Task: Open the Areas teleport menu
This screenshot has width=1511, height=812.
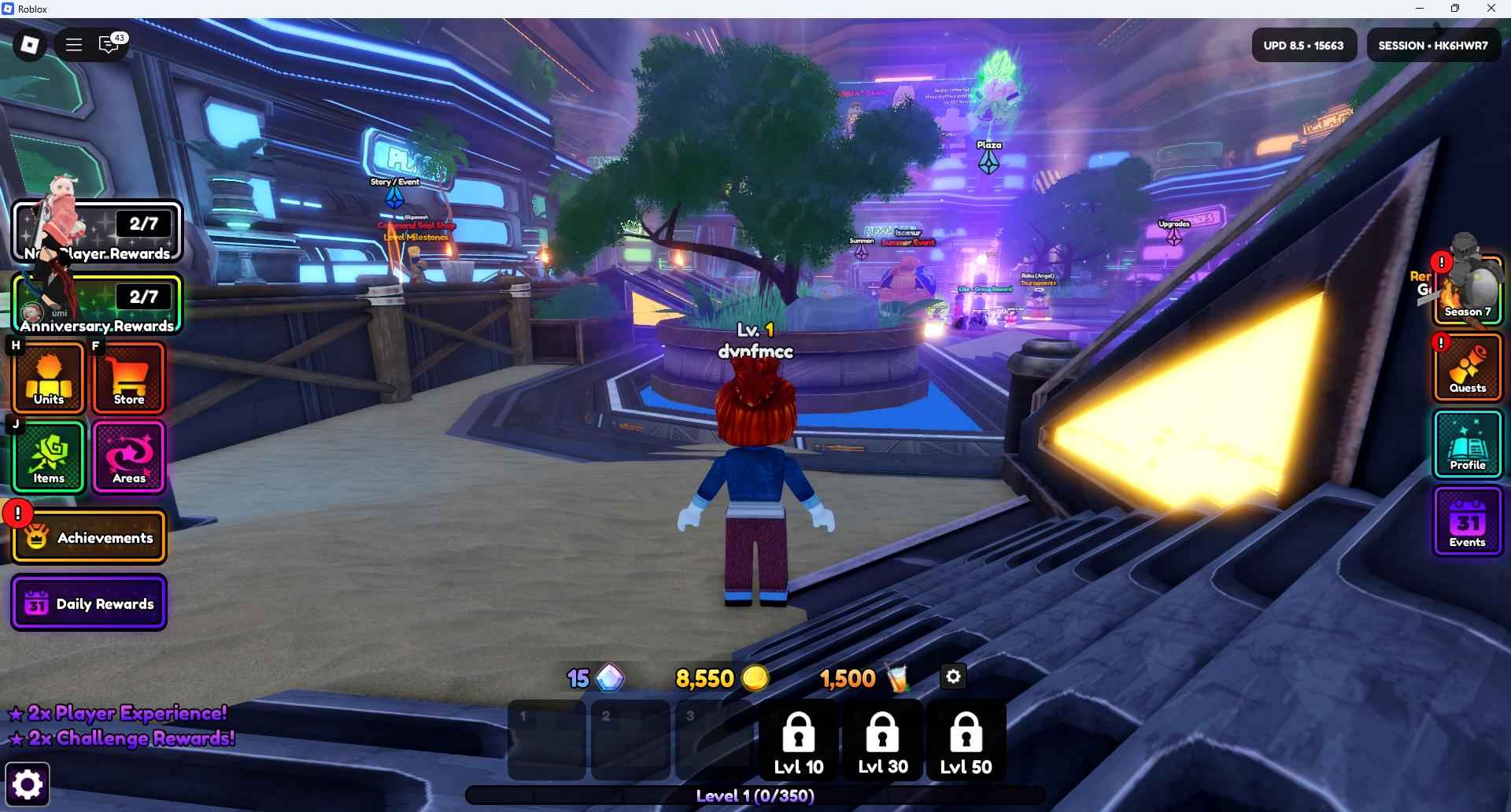Action: pyautogui.click(x=128, y=457)
